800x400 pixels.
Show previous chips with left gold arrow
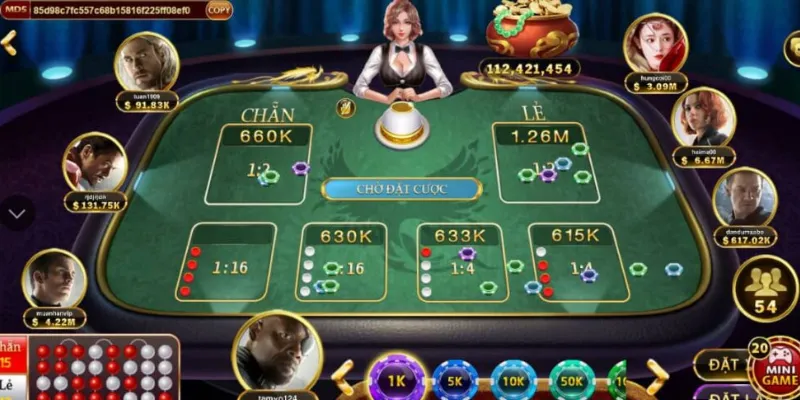[x=343, y=378]
